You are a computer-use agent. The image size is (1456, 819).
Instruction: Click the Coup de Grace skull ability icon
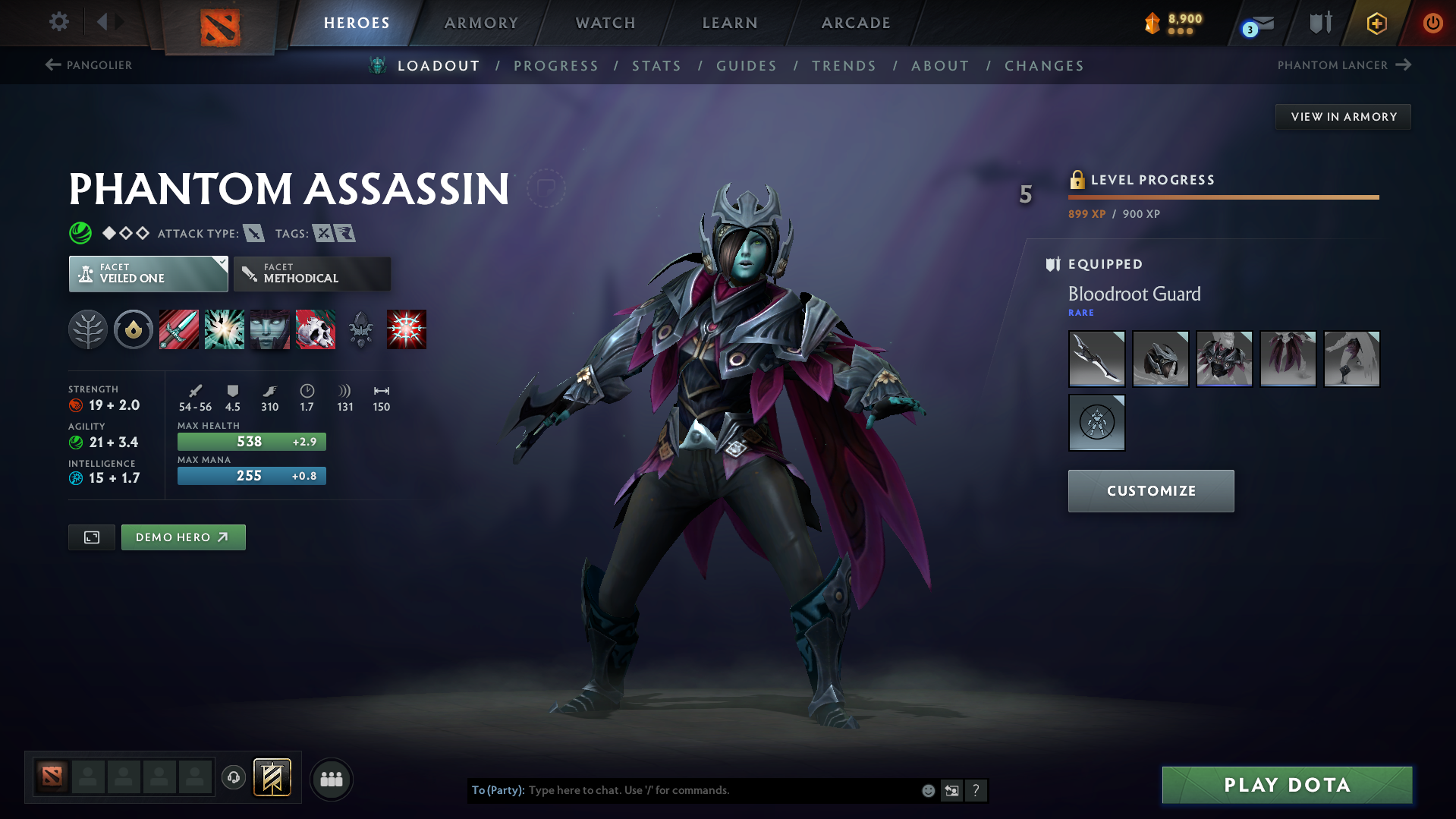point(315,329)
